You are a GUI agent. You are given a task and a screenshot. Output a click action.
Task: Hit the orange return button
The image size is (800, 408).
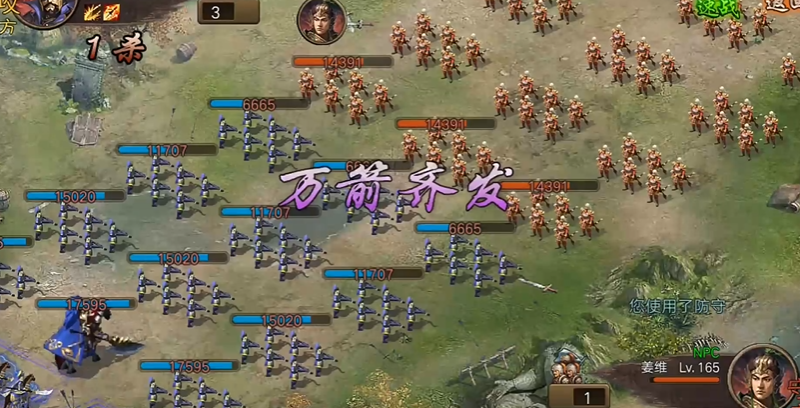(781, 6)
